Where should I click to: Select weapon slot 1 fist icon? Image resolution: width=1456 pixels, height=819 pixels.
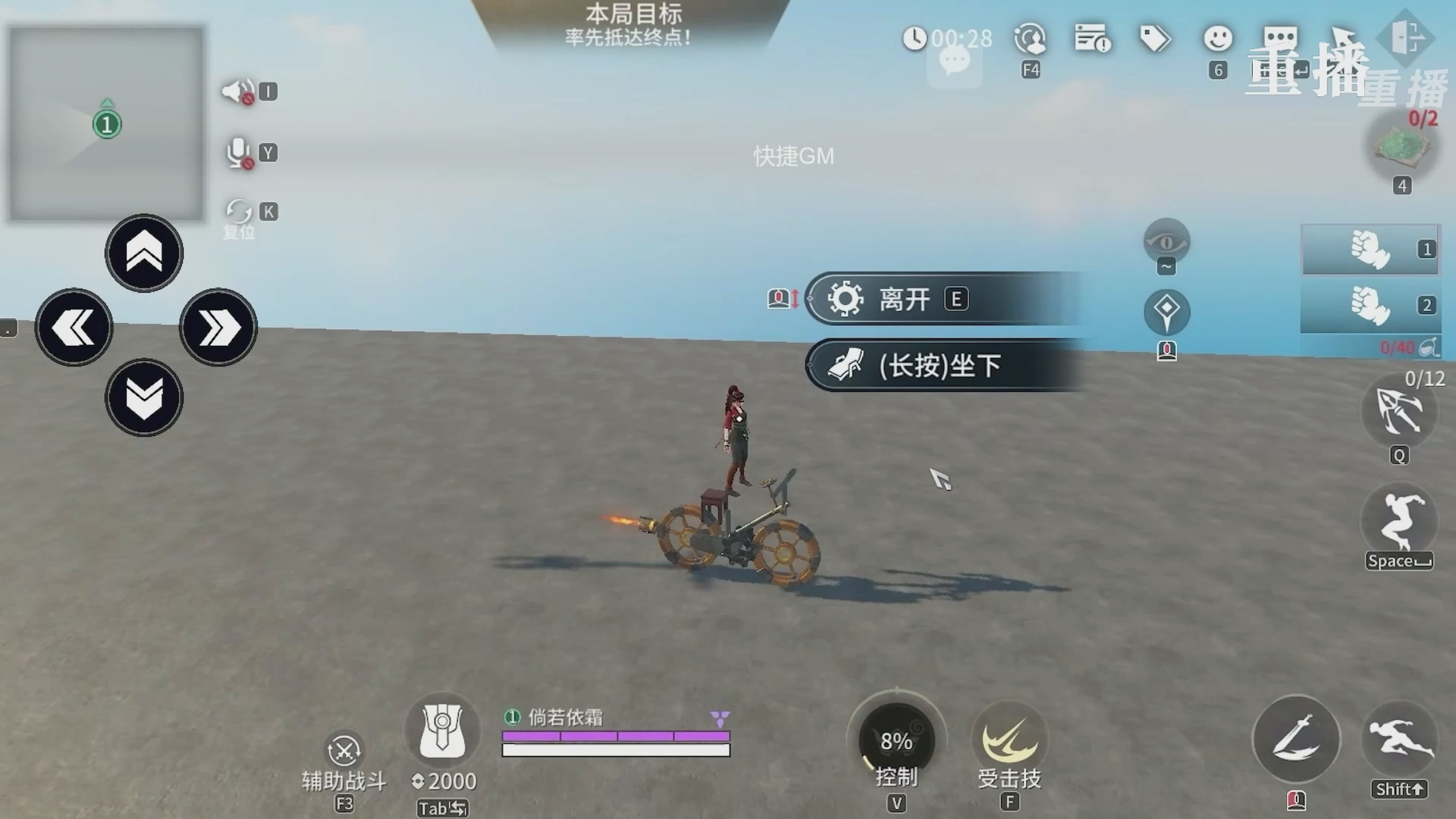1371,250
